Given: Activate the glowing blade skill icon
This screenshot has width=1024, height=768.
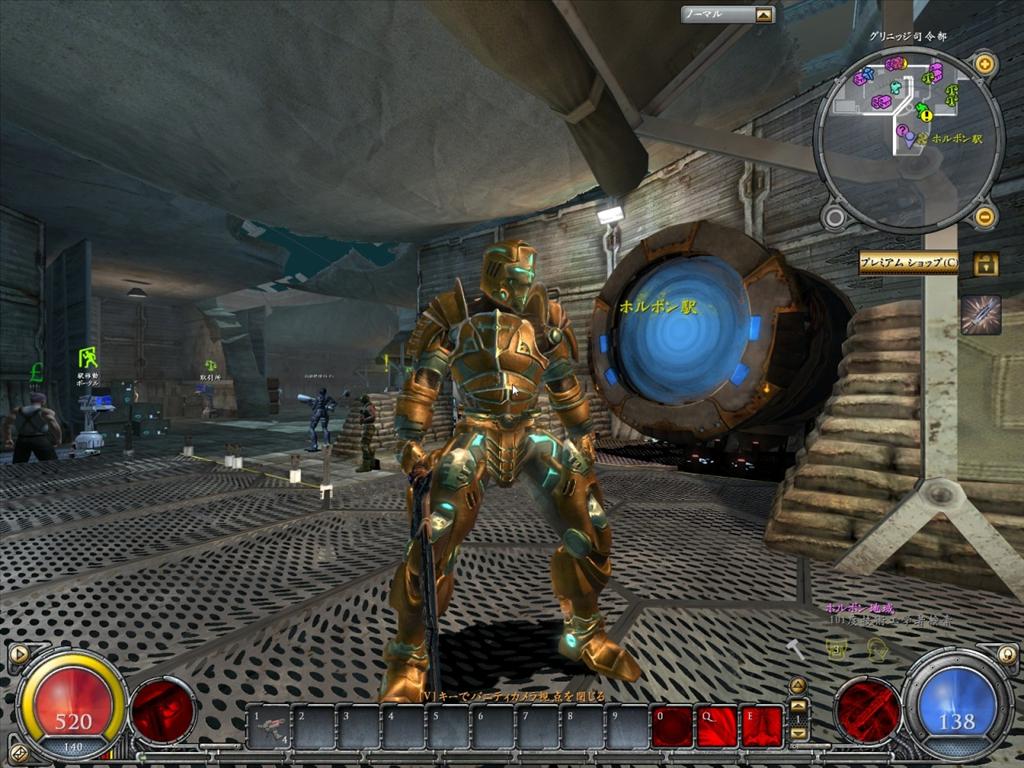Looking at the screenshot, I should click(980, 314).
